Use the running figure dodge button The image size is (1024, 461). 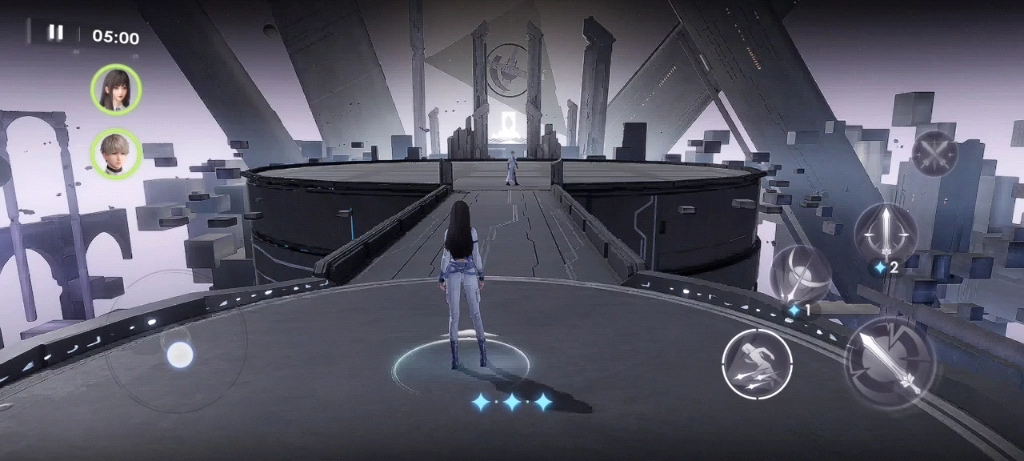tap(757, 363)
